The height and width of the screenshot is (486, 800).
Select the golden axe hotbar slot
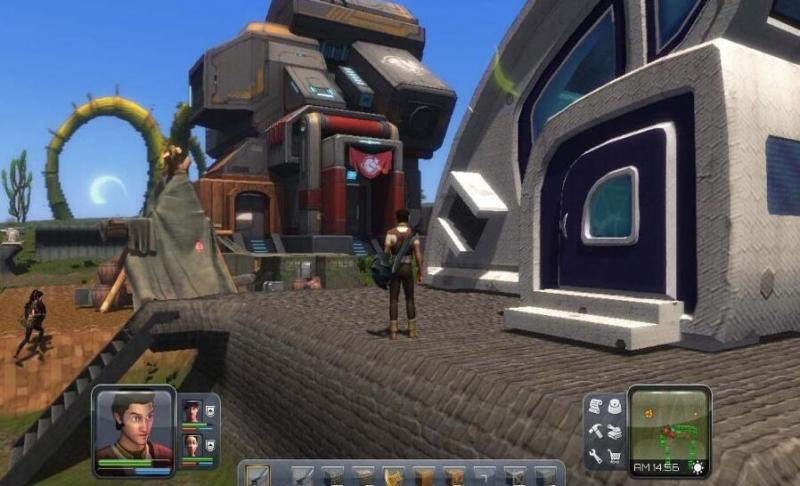pos(393,475)
